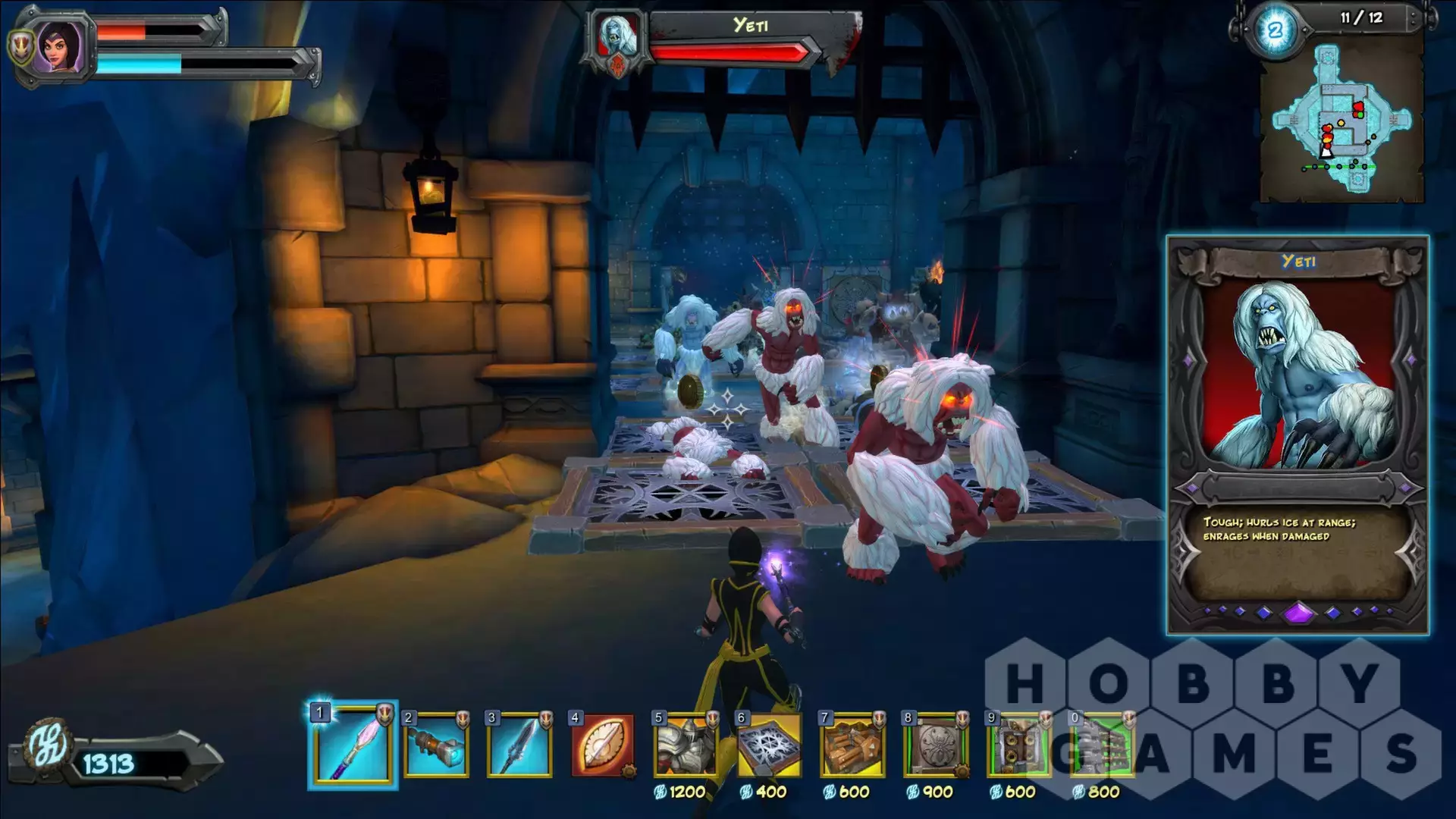Activate the leaf trinket in slot 4
Image resolution: width=1456 pixels, height=819 pixels.
pyautogui.click(x=603, y=746)
